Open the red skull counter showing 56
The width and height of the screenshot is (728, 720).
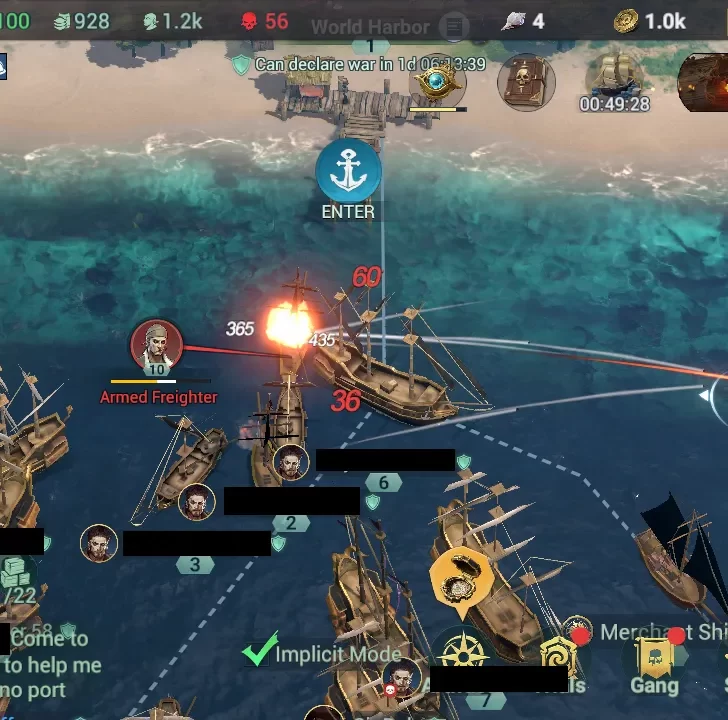264,21
